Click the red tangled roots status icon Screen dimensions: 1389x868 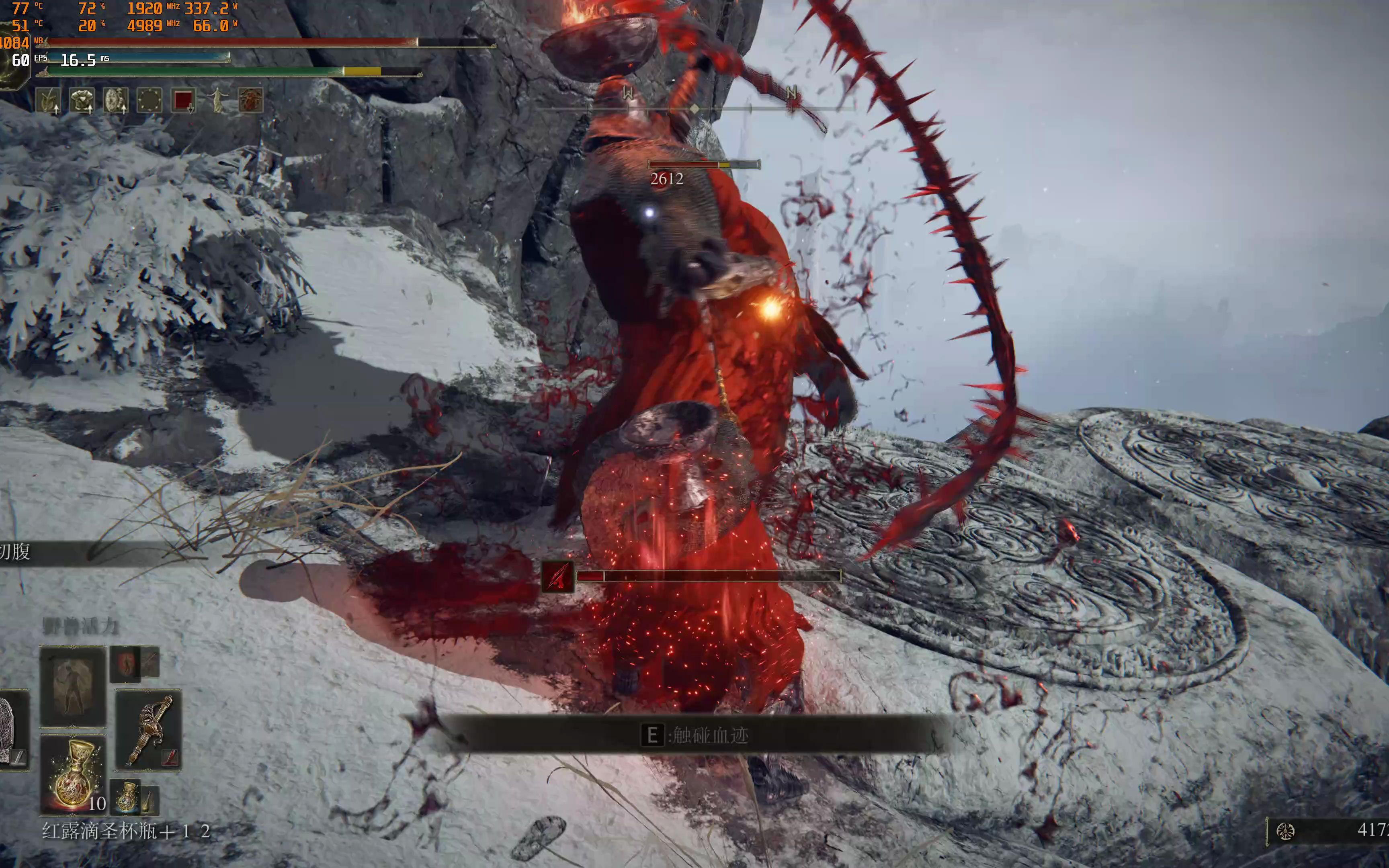[x=250, y=100]
